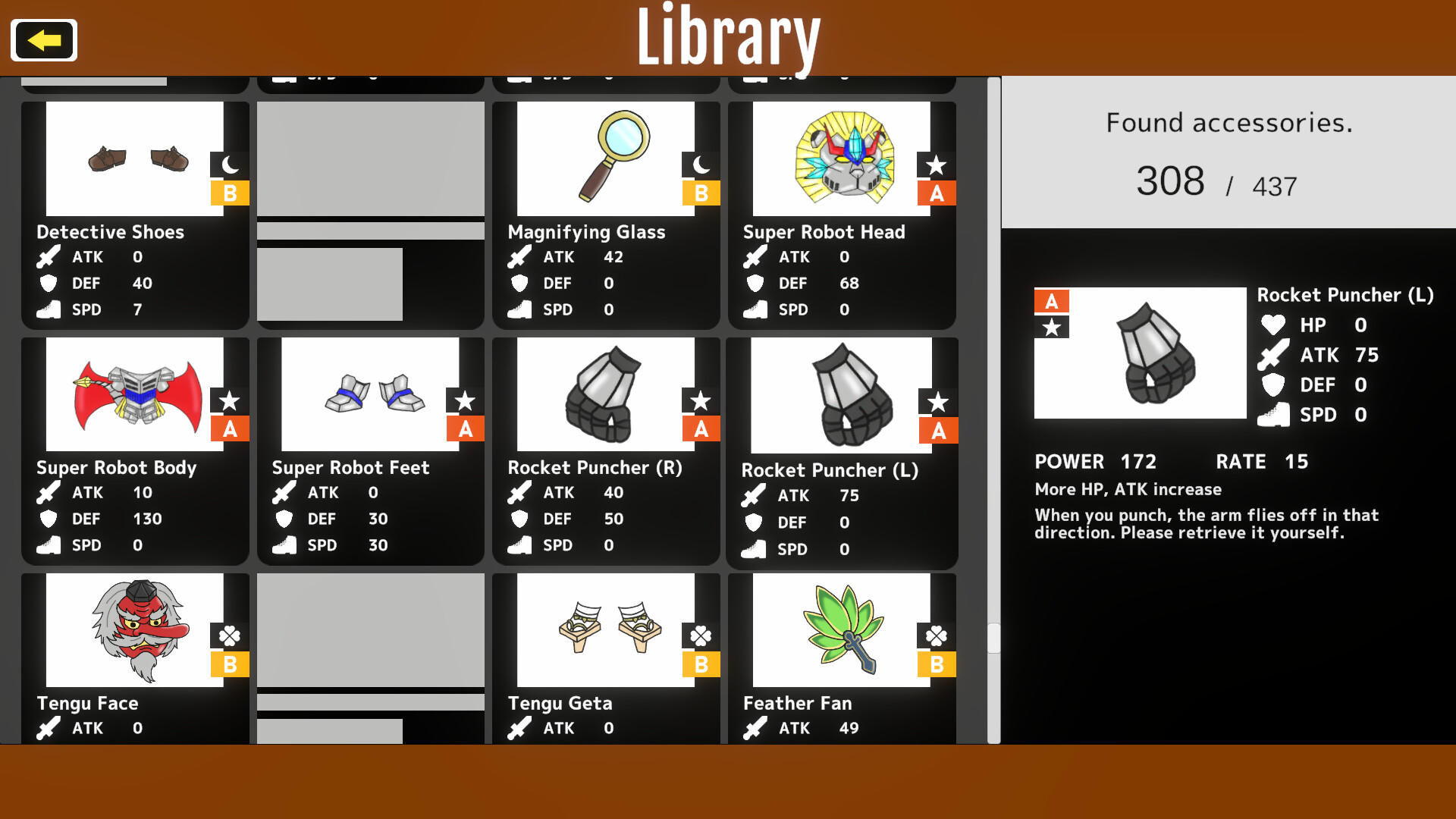Expand the A rank badge on Rocket Puncher (L)
Screen dimensions: 1456x819
pos(937,428)
